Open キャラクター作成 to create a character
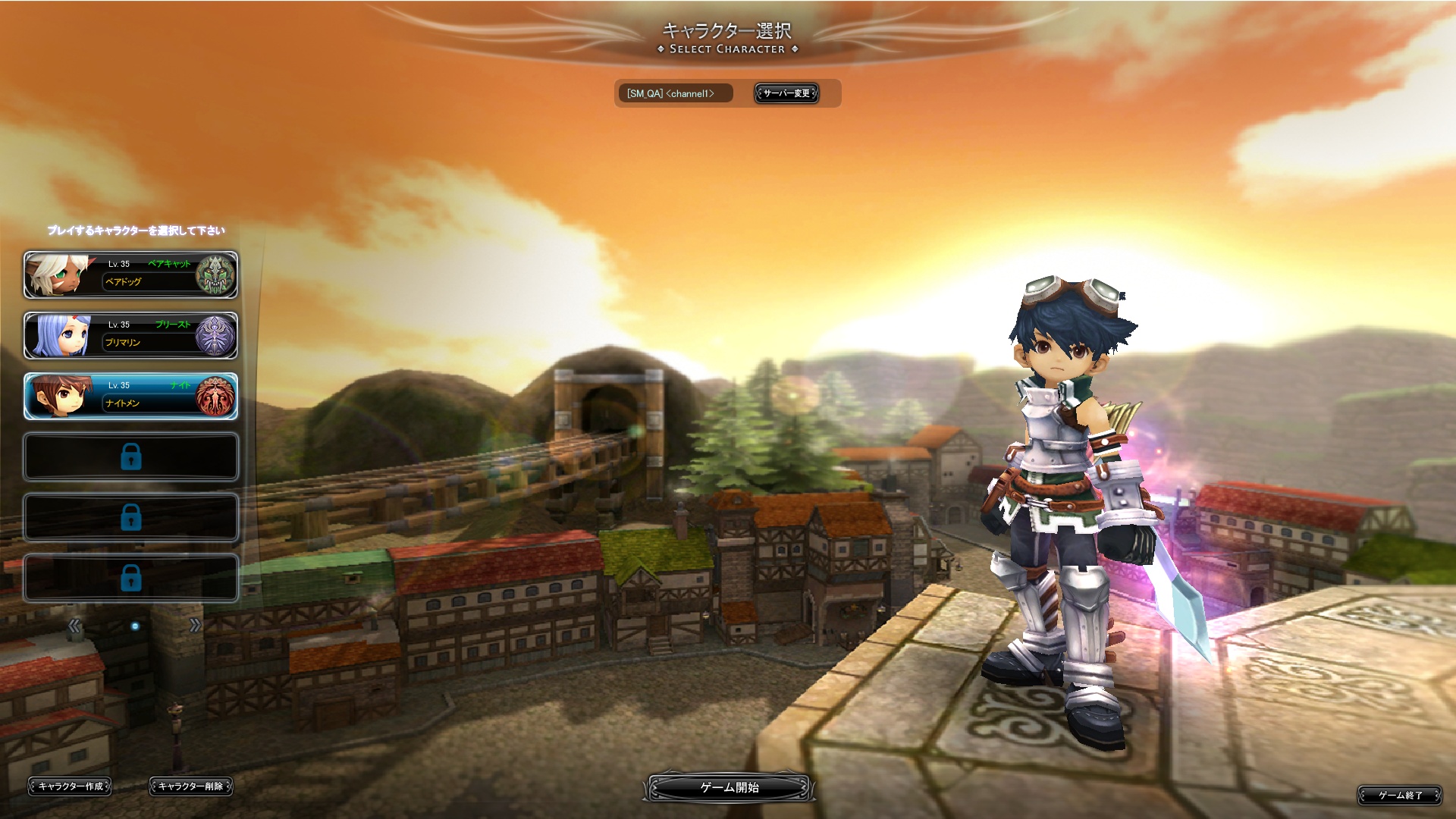Screen dimensions: 1456x819 (70, 786)
